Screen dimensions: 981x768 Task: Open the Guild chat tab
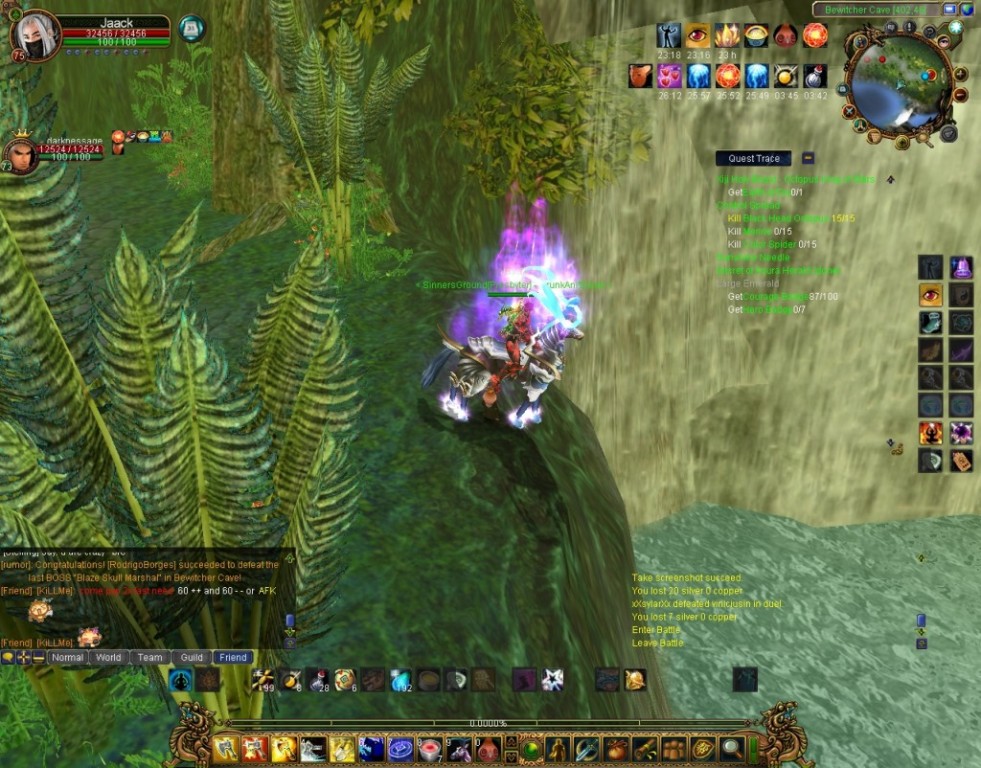pos(192,657)
